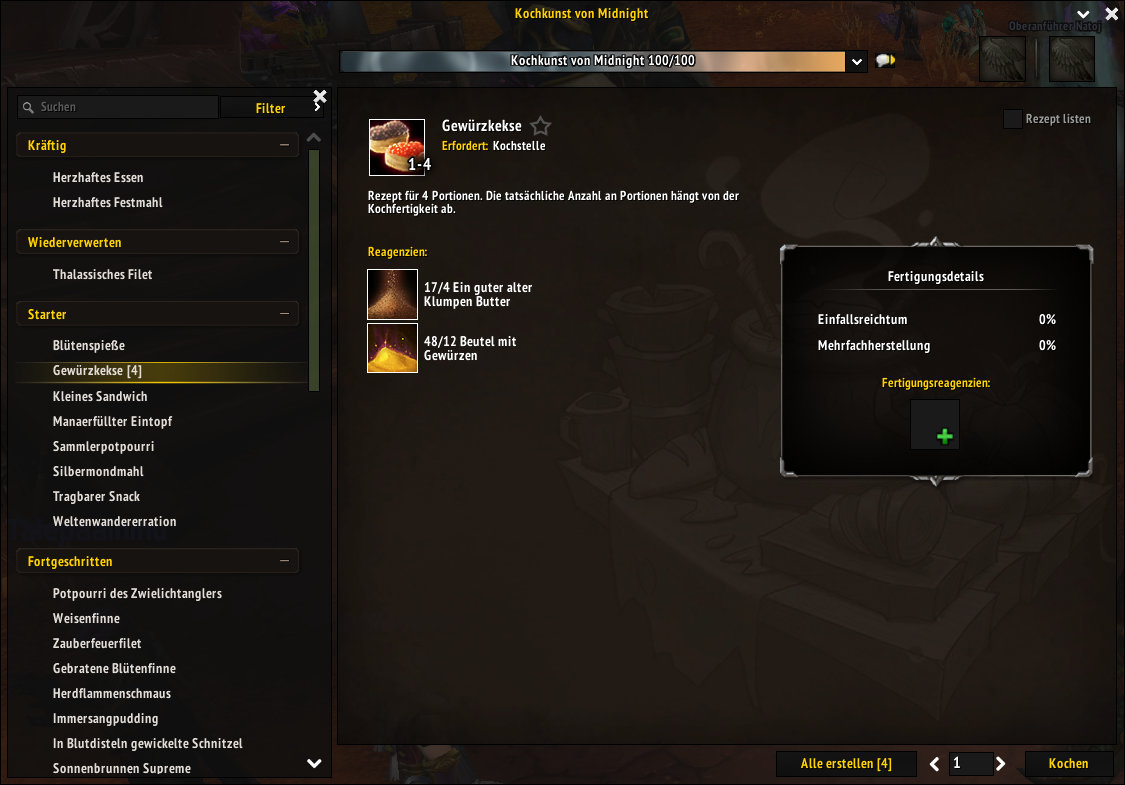
Task: Click the Kochen button
Action: click(x=1068, y=764)
